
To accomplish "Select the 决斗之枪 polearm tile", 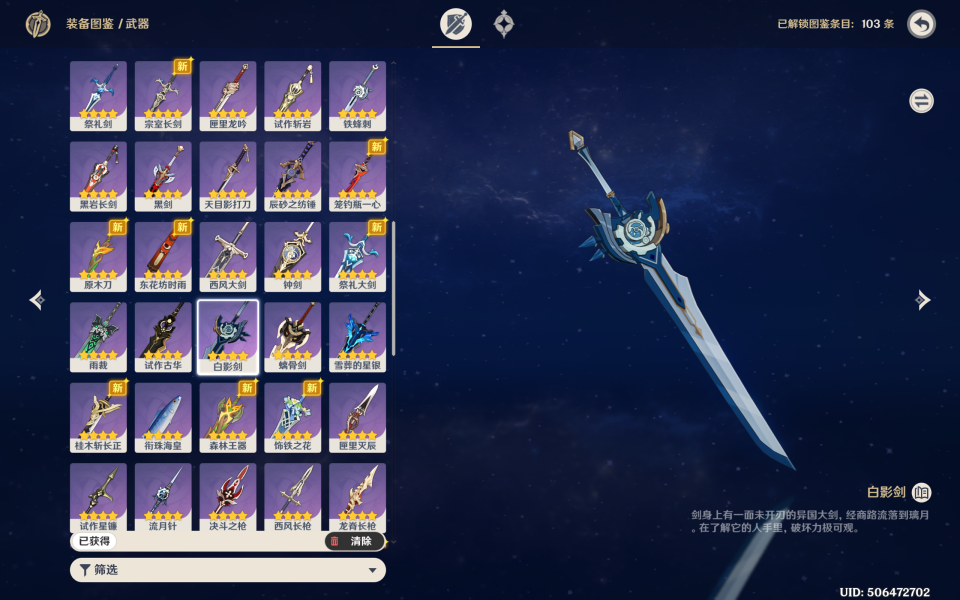I will [228, 497].
